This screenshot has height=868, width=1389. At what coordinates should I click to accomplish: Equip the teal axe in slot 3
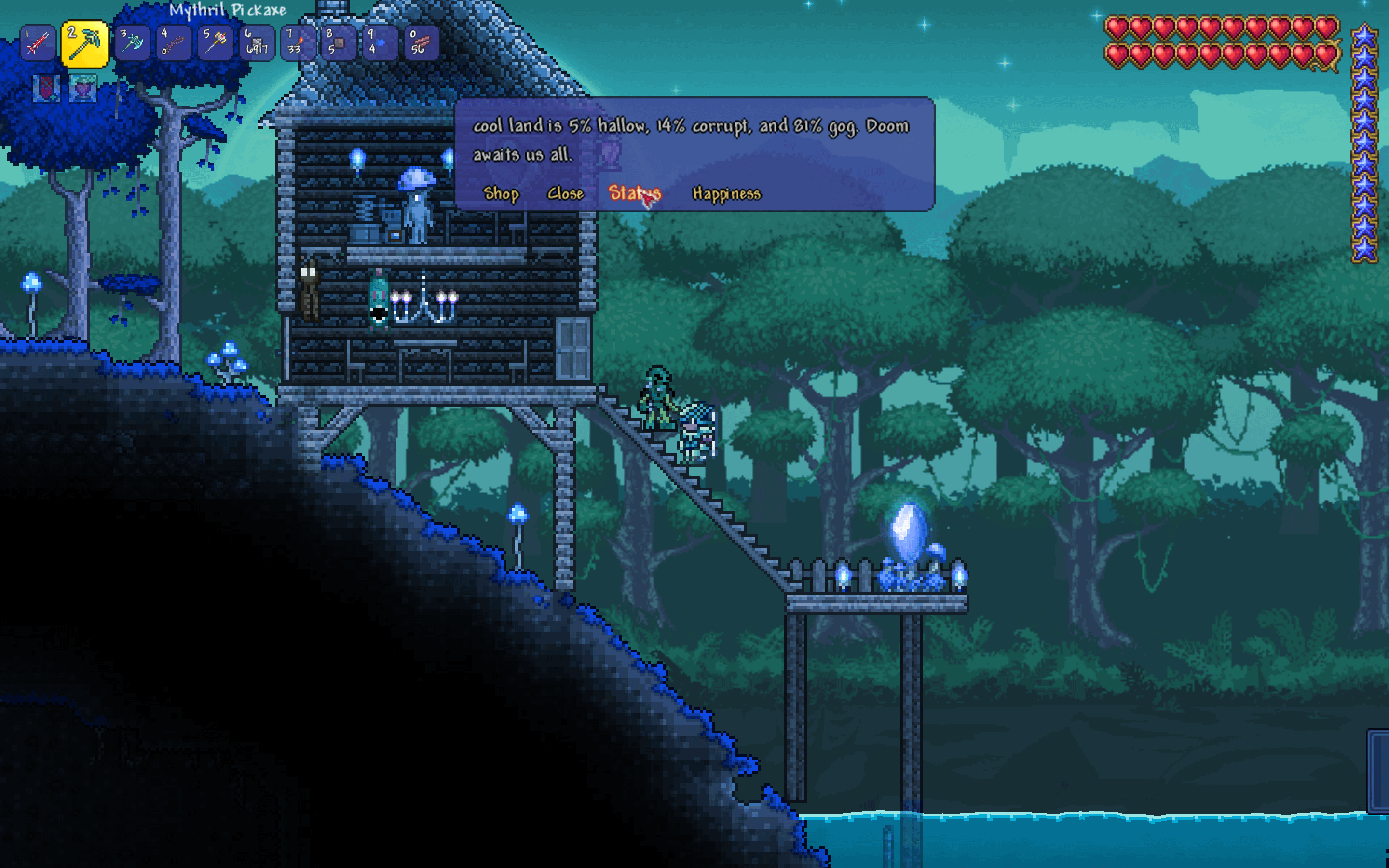coord(133,43)
